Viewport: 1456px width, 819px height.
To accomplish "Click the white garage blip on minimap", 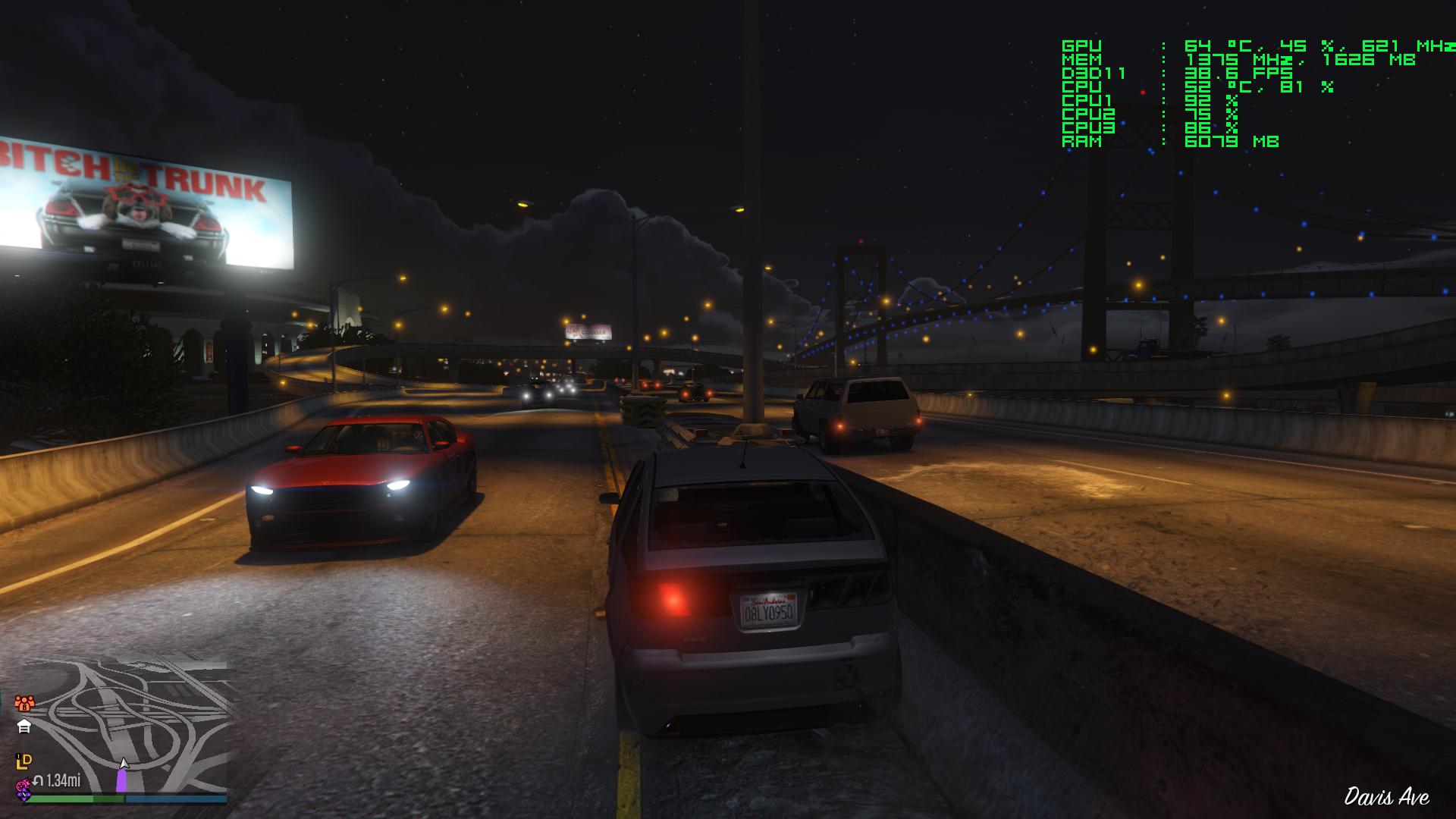I will [x=24, y=726].
